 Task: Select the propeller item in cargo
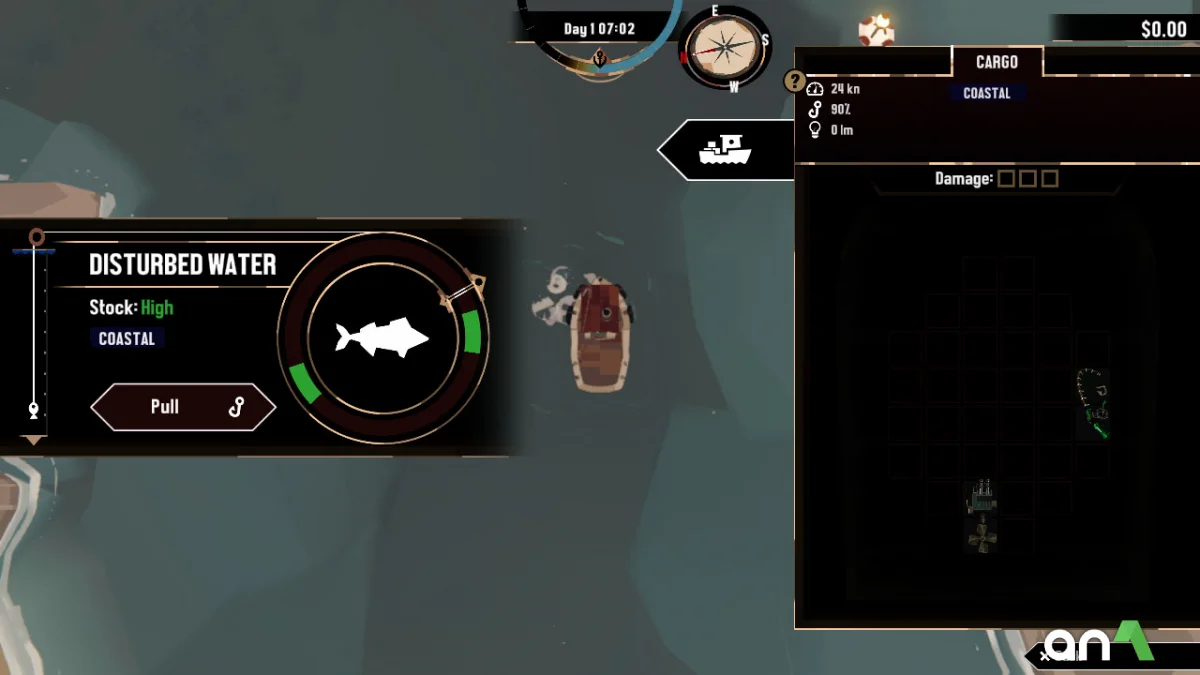click(x=982, y=537)
